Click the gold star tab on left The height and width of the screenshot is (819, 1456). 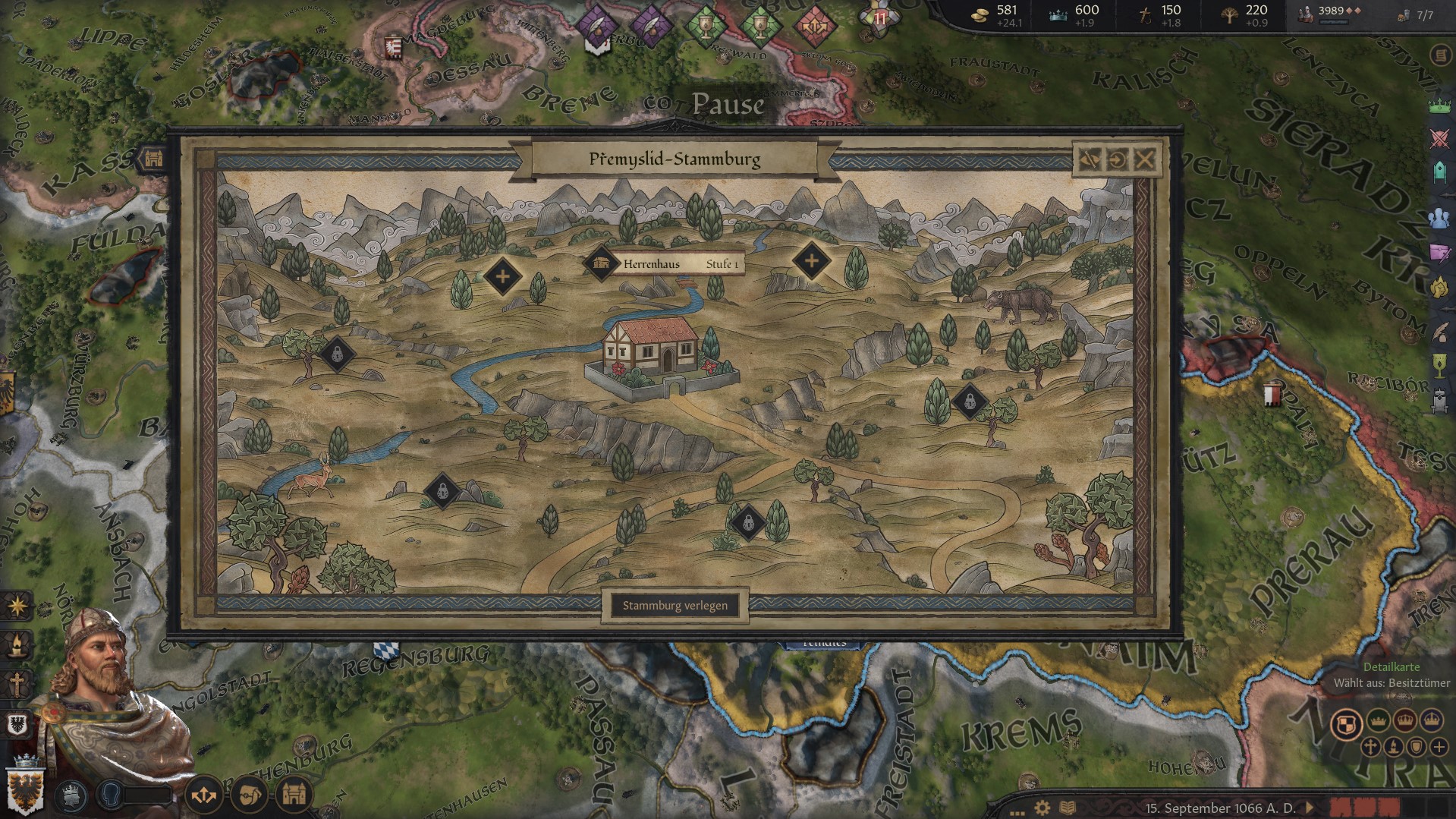coord(16,606)
